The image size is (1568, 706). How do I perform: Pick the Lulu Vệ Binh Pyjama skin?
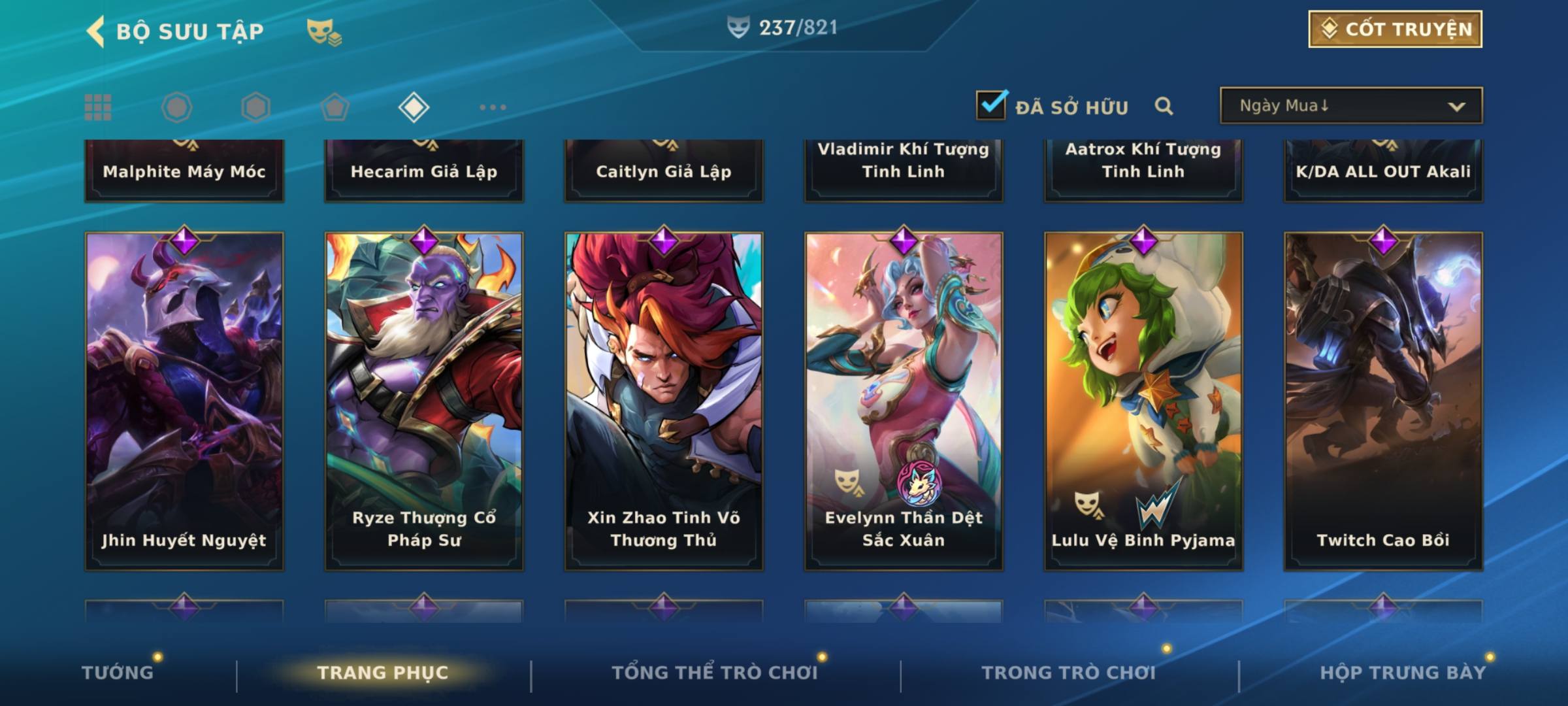pos(1143,401)
